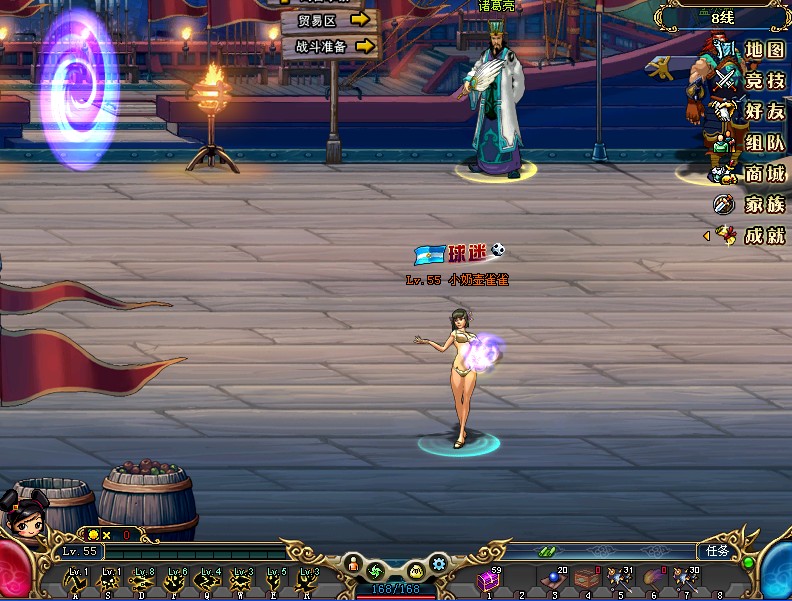Image resolution: width=792 pixels, height=601 pixels.
Task: Activate the Lv.8 skill on key D
Action: click(x=142, y=580)
